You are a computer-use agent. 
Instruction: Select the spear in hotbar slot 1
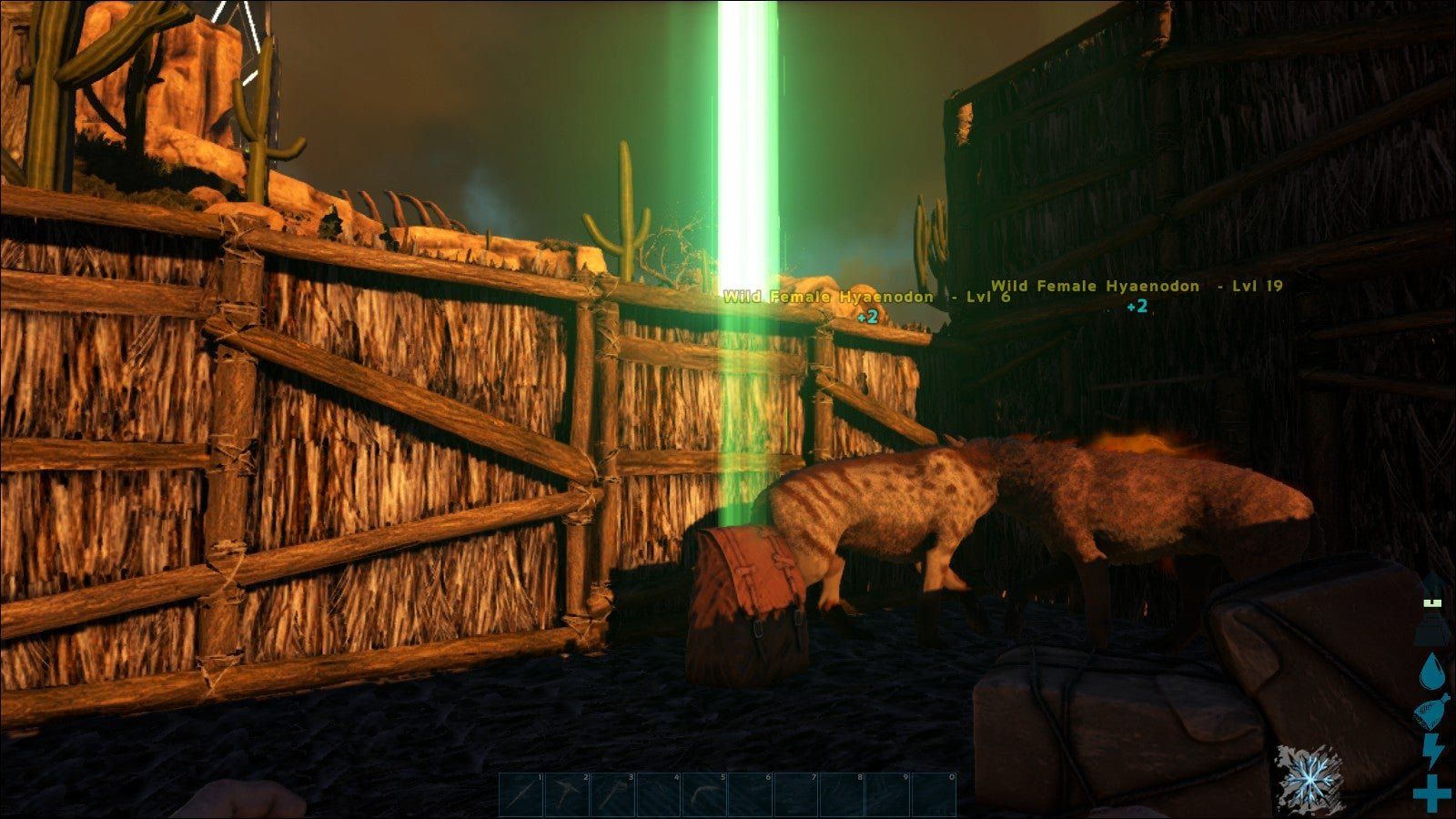click(x=521, y=794)
